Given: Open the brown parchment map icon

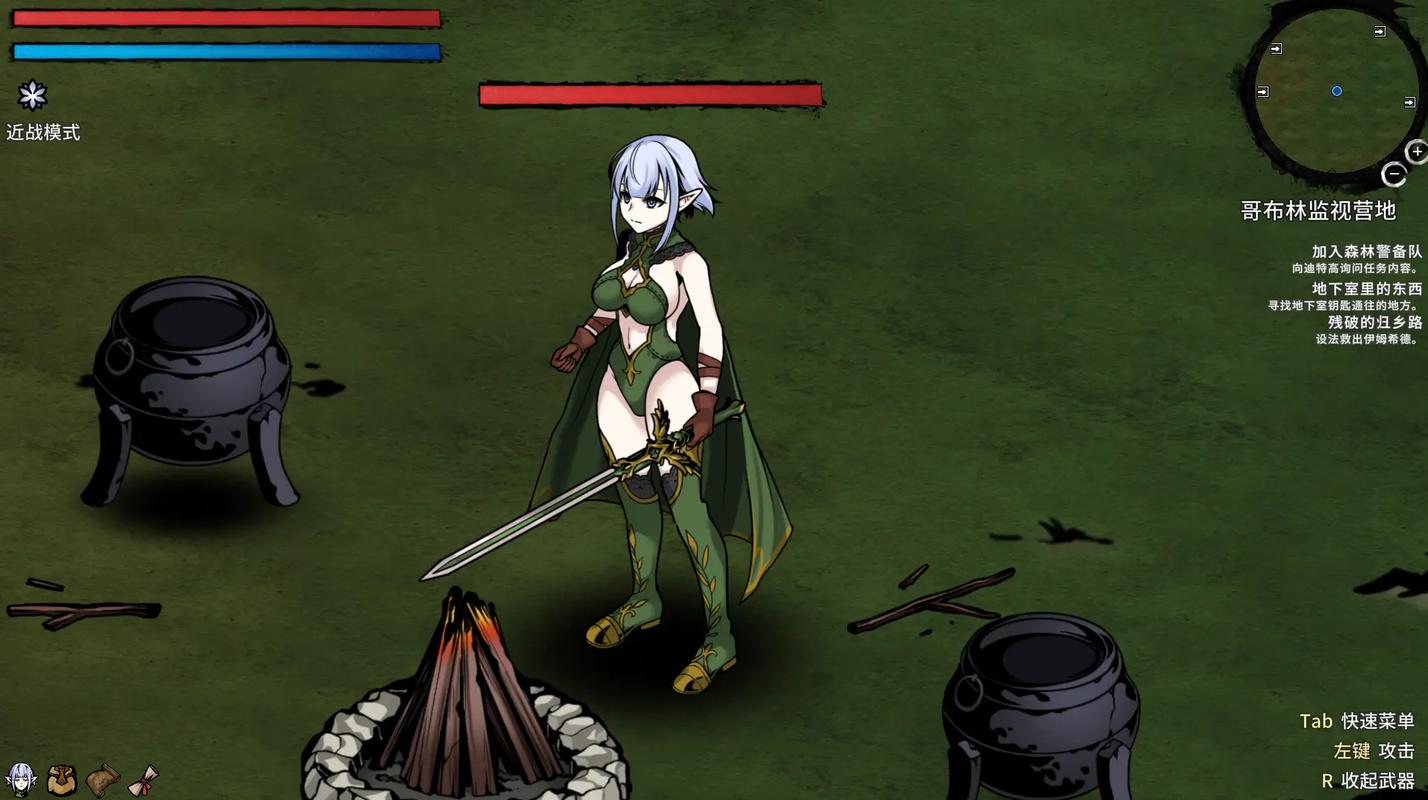Looking at the screenshot, I should click(102, 779).
